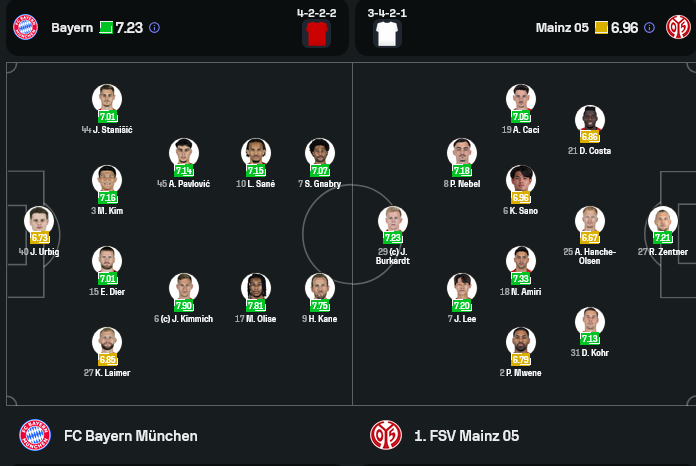Click D. Kohr's player avatar

[x=590, y=322]
